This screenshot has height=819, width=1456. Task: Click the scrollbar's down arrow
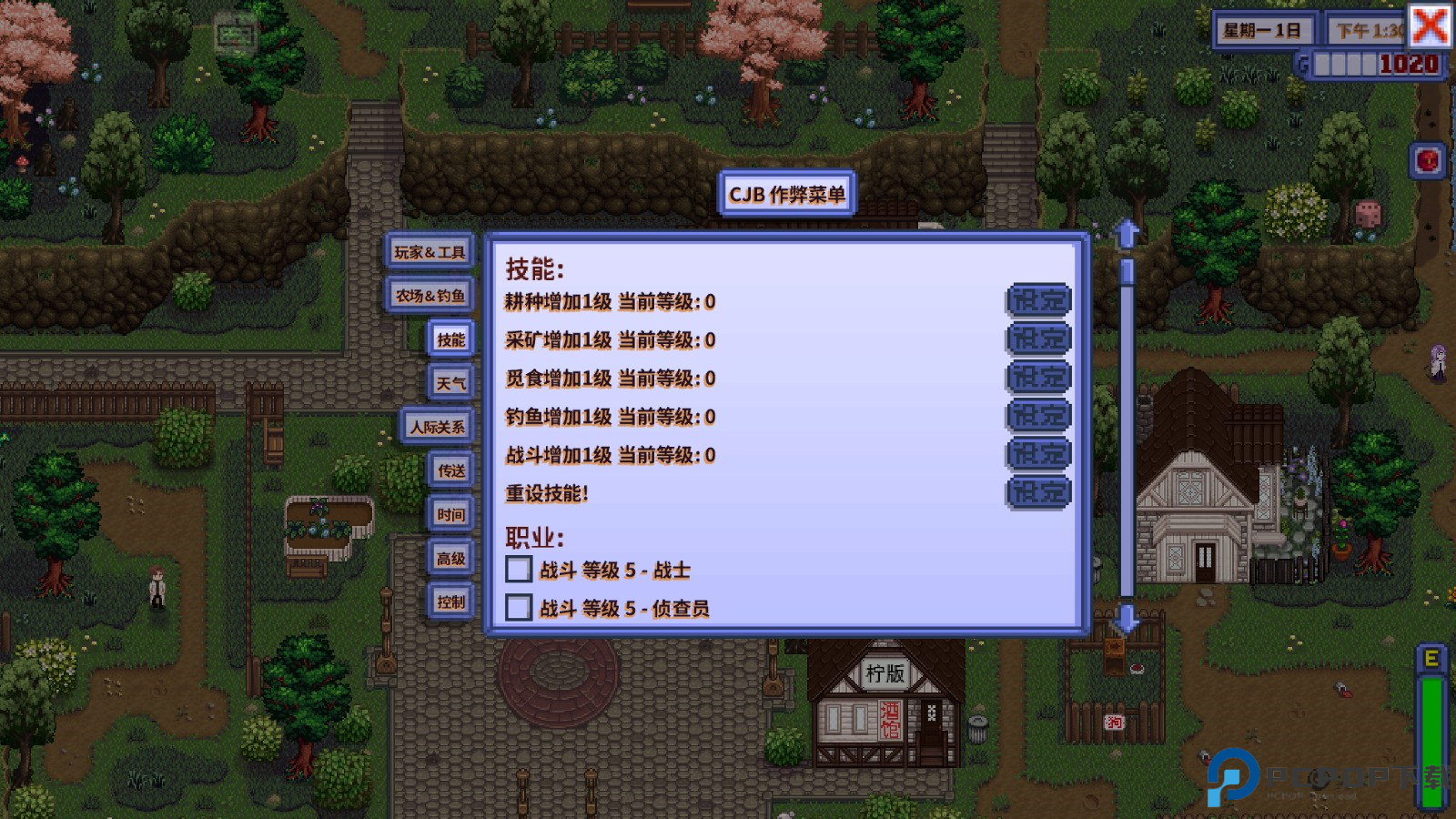click(1127, 619)
